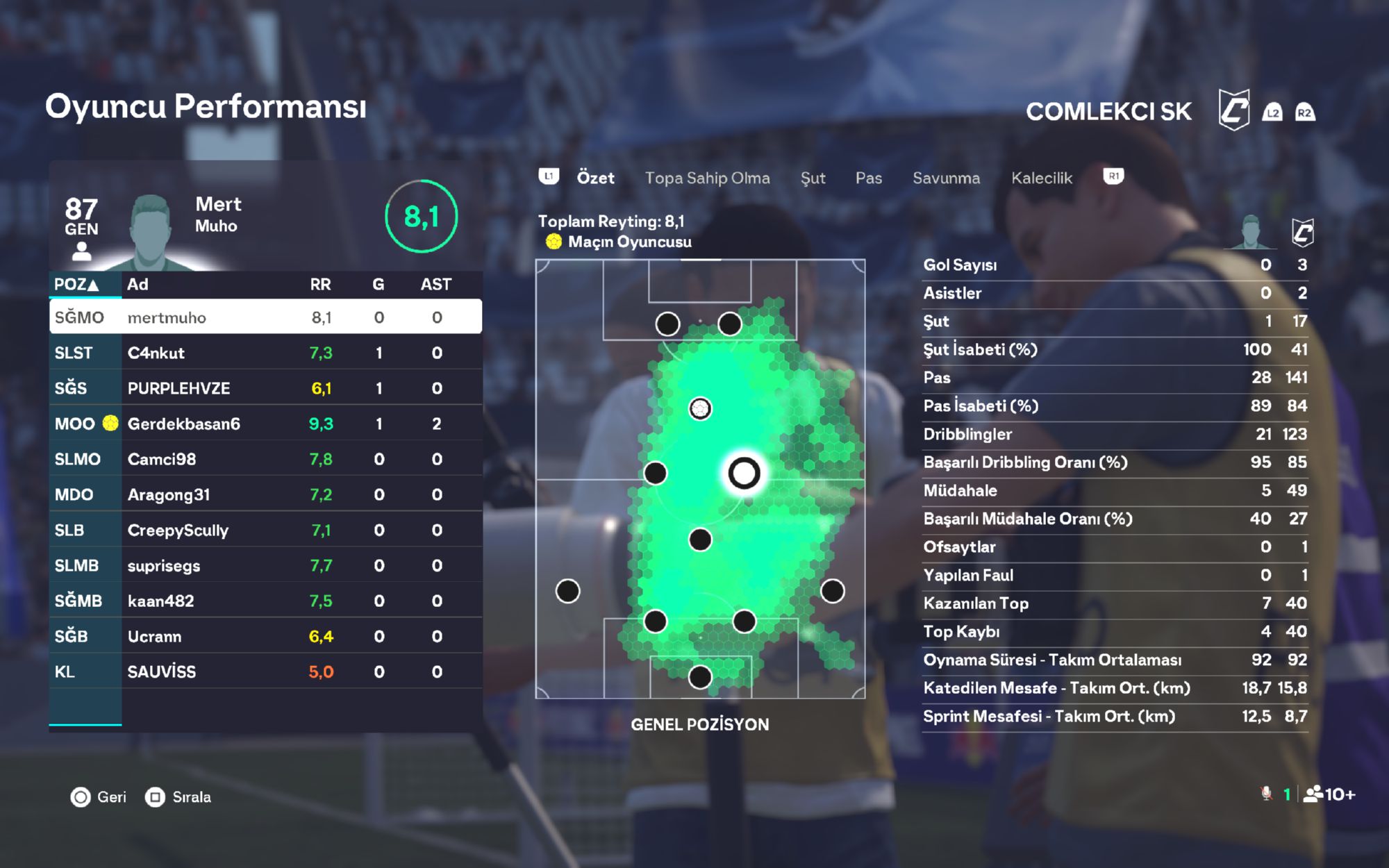Switch to the Kalecilik tab
This screenshot has height=868, width=1389.
click(1041, 178)
